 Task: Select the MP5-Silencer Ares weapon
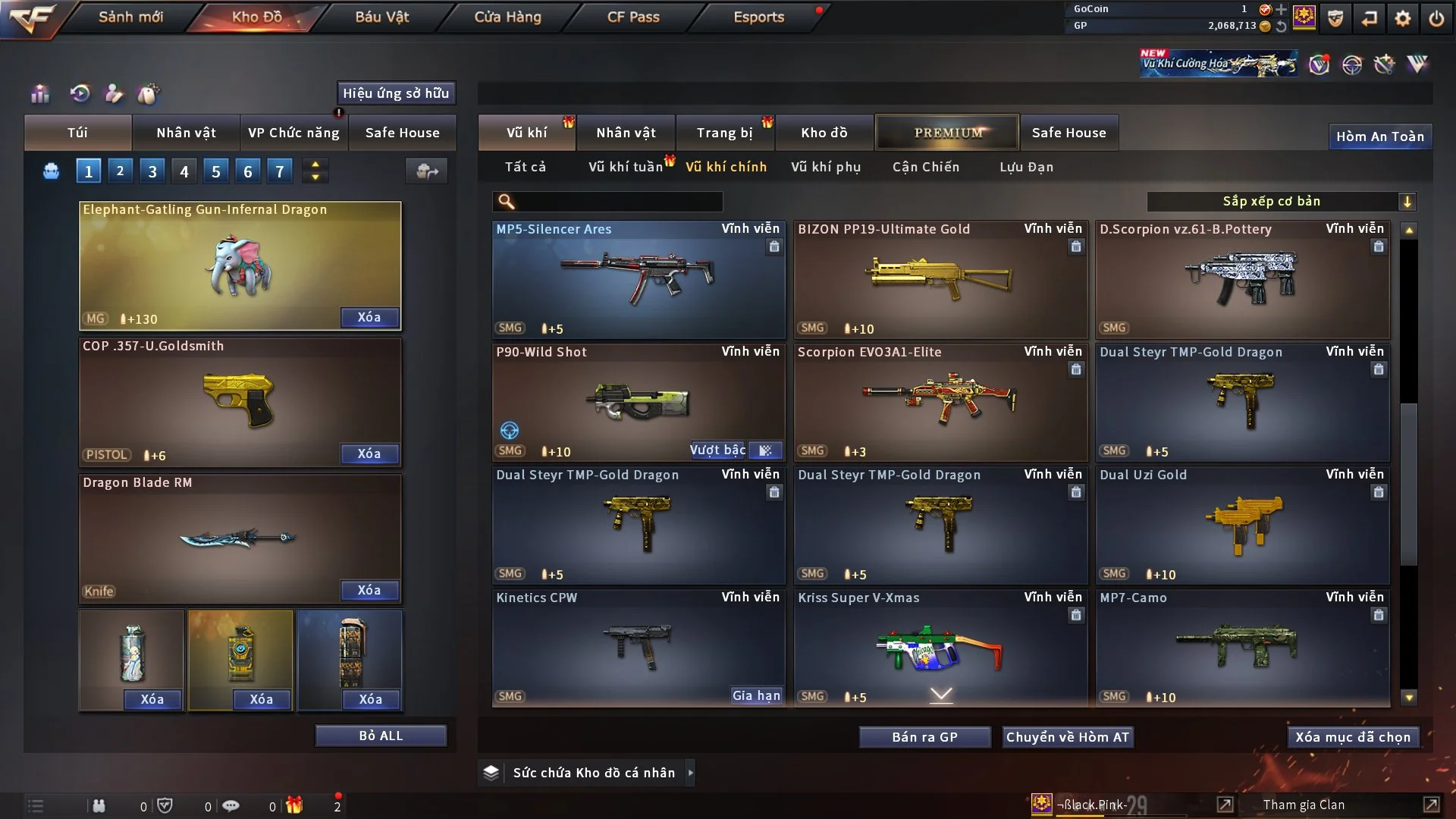click(638, 279)
